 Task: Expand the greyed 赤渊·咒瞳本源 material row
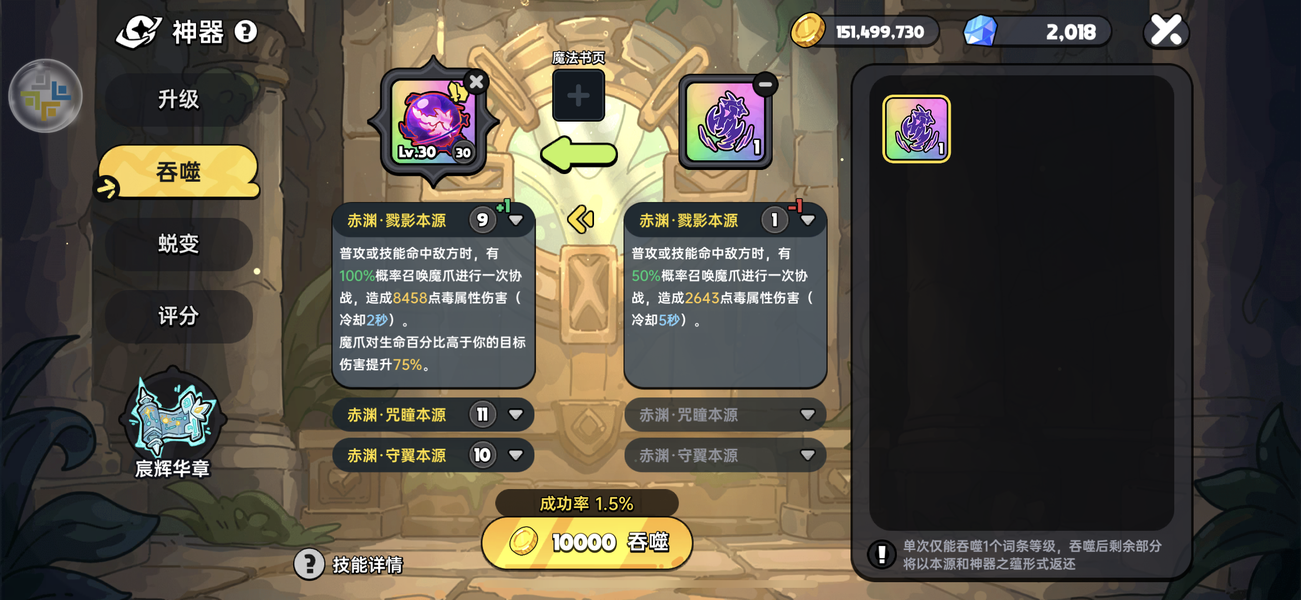click(808, 415)
